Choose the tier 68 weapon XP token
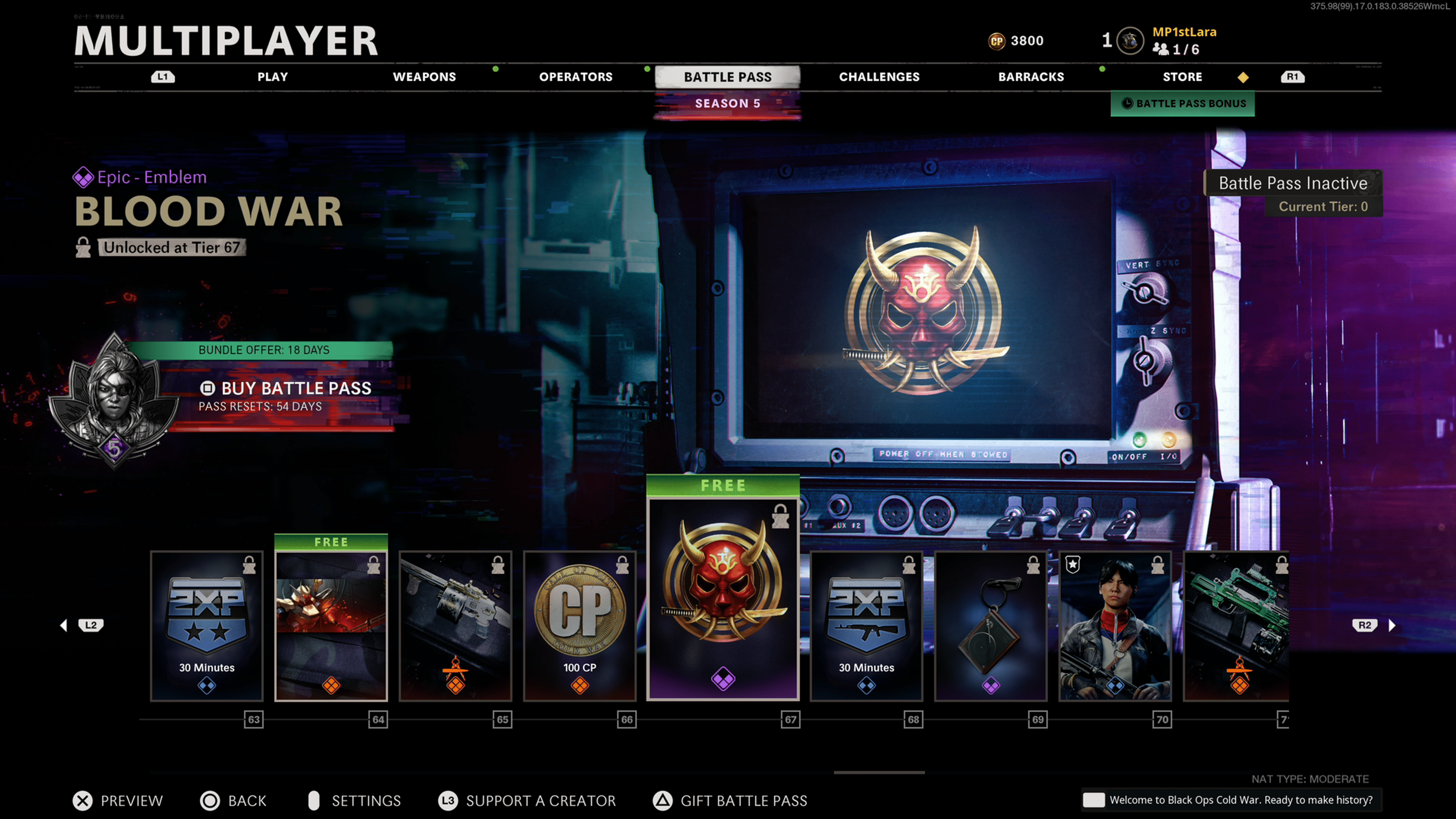 click(866, 626)
